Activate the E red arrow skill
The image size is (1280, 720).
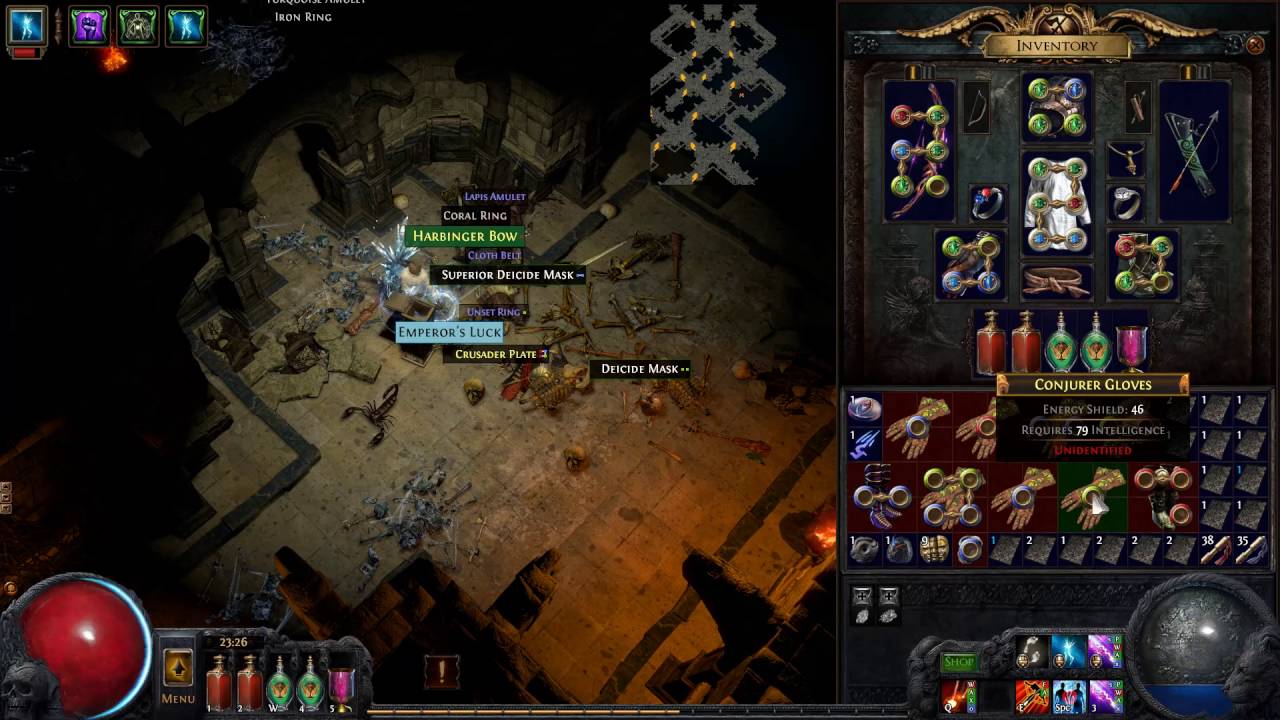tap(1031, 694)
